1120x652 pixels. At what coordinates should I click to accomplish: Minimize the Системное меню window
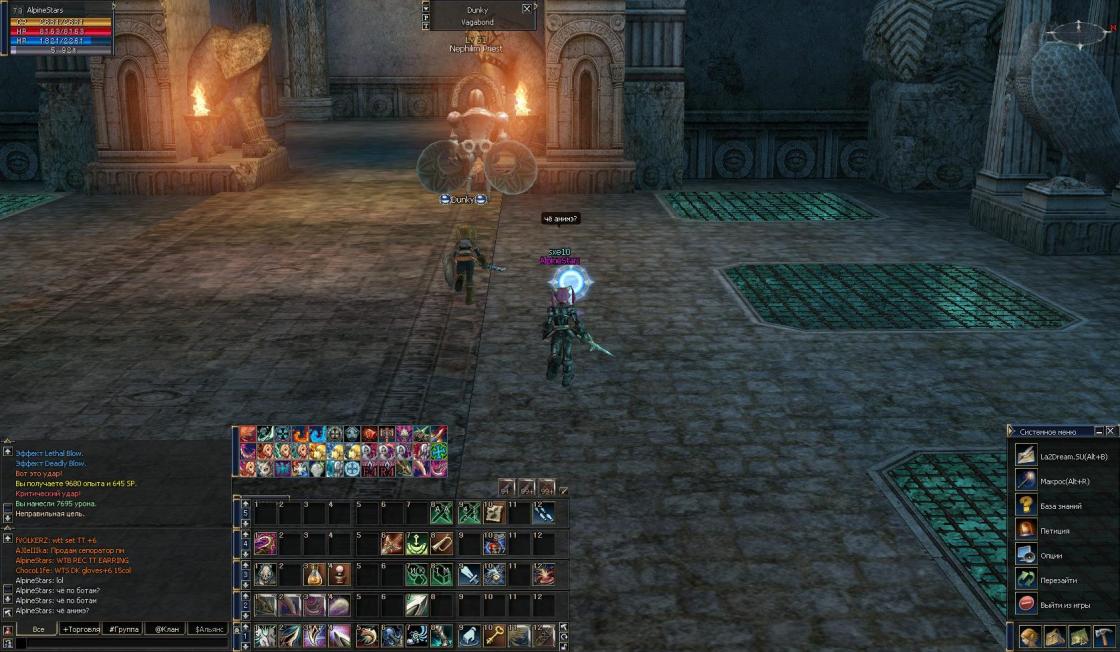point(1099,431)
